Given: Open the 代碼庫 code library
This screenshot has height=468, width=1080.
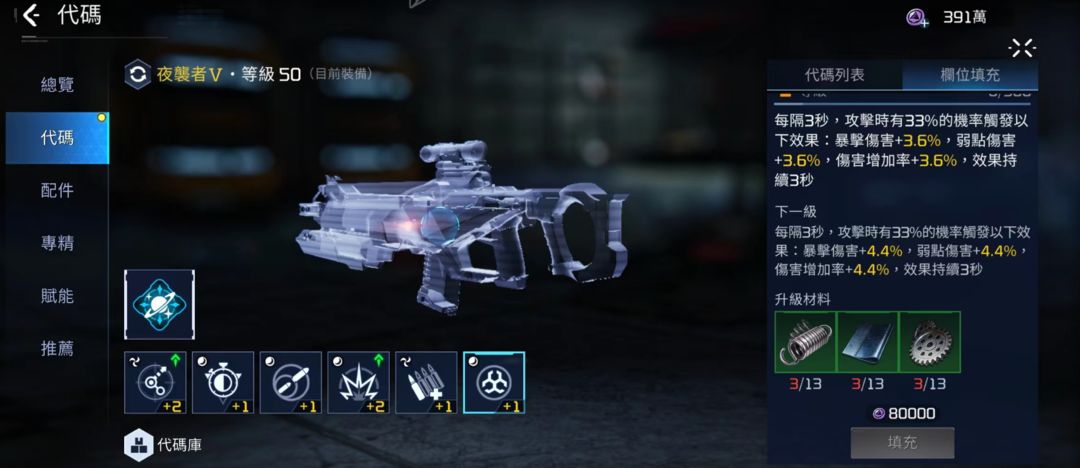Looking at the screenshot, I should click(163, 445).
